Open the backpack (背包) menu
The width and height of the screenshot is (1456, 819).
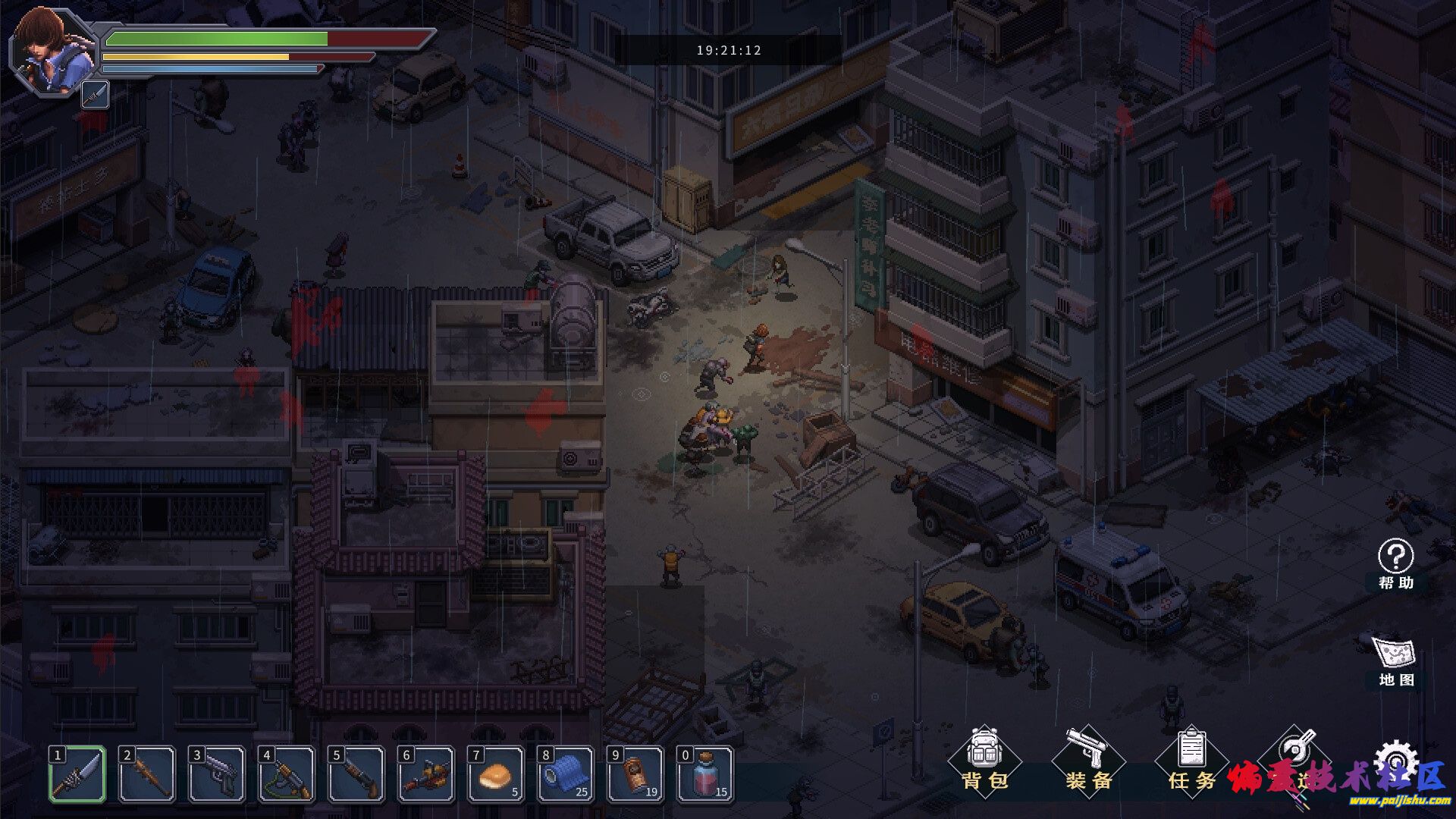[x=984, y=760]
